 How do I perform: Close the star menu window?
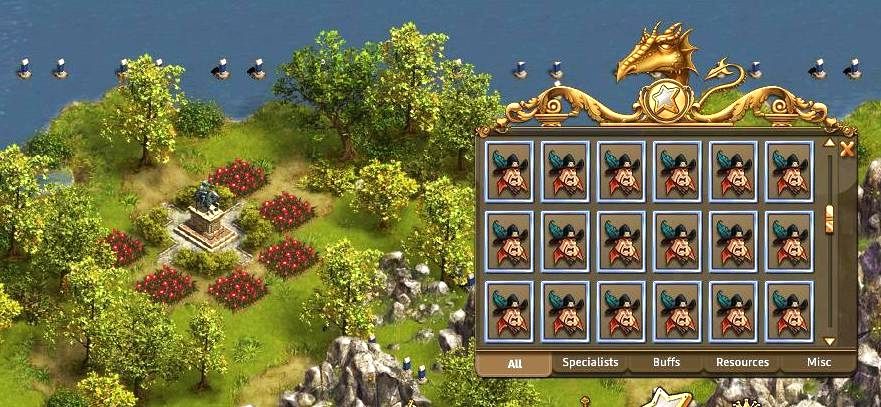coord(847,150)
